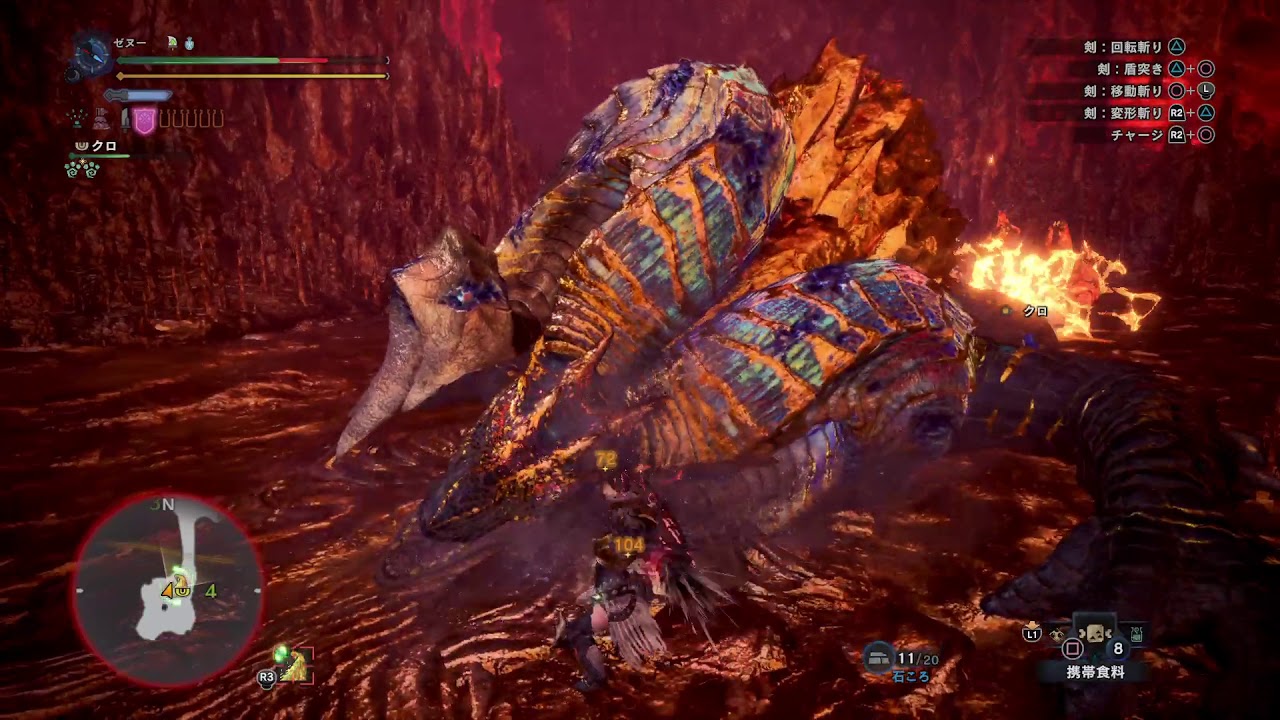Open the map via the compass minimap icon
The width and height of the screenshot is (1280, 720).
coord(170,590)
